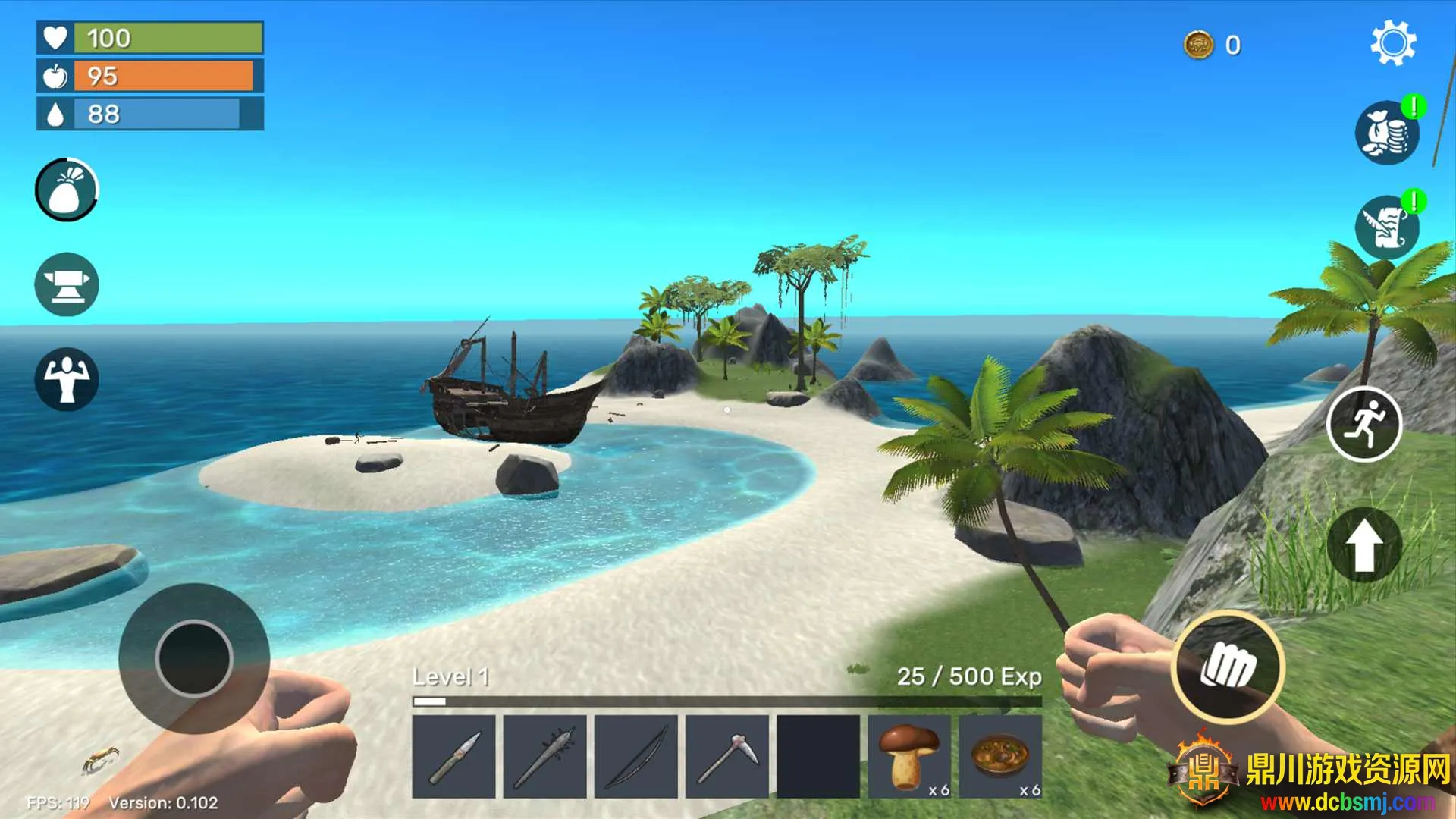Select the spiked club hotbar slot
Screen dimensions: 1456x819
click(x=544, y=756)
